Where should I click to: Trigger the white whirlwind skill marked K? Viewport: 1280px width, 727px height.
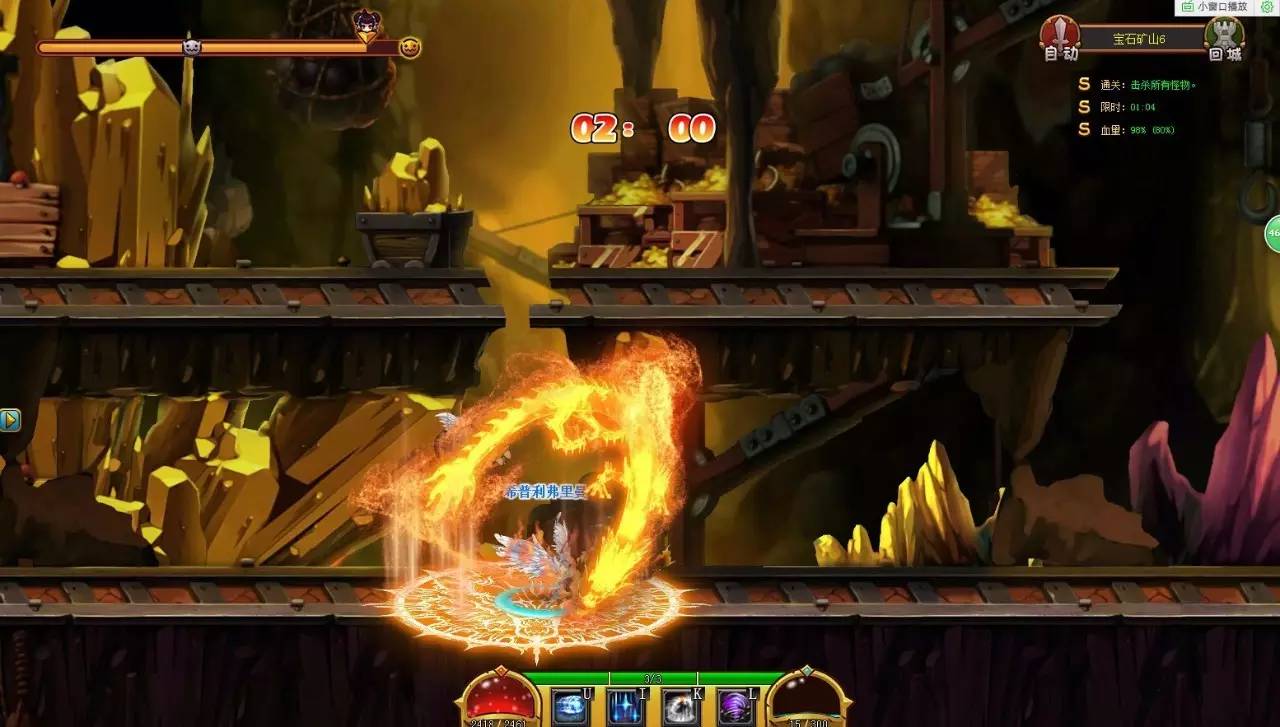tap(681, 707)
